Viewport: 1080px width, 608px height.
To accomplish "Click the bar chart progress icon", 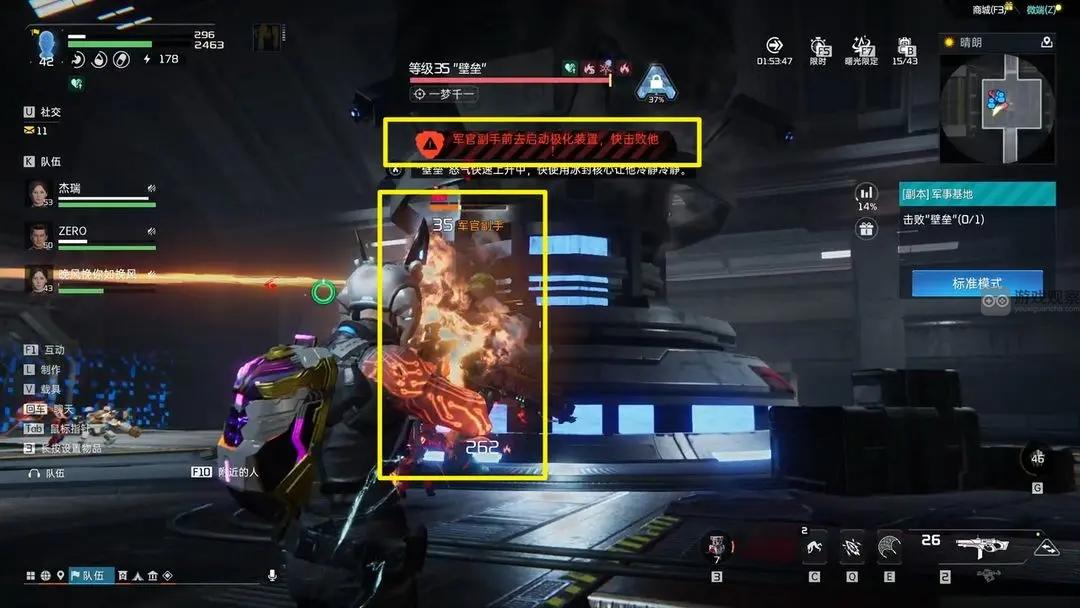I will (866, 192).
